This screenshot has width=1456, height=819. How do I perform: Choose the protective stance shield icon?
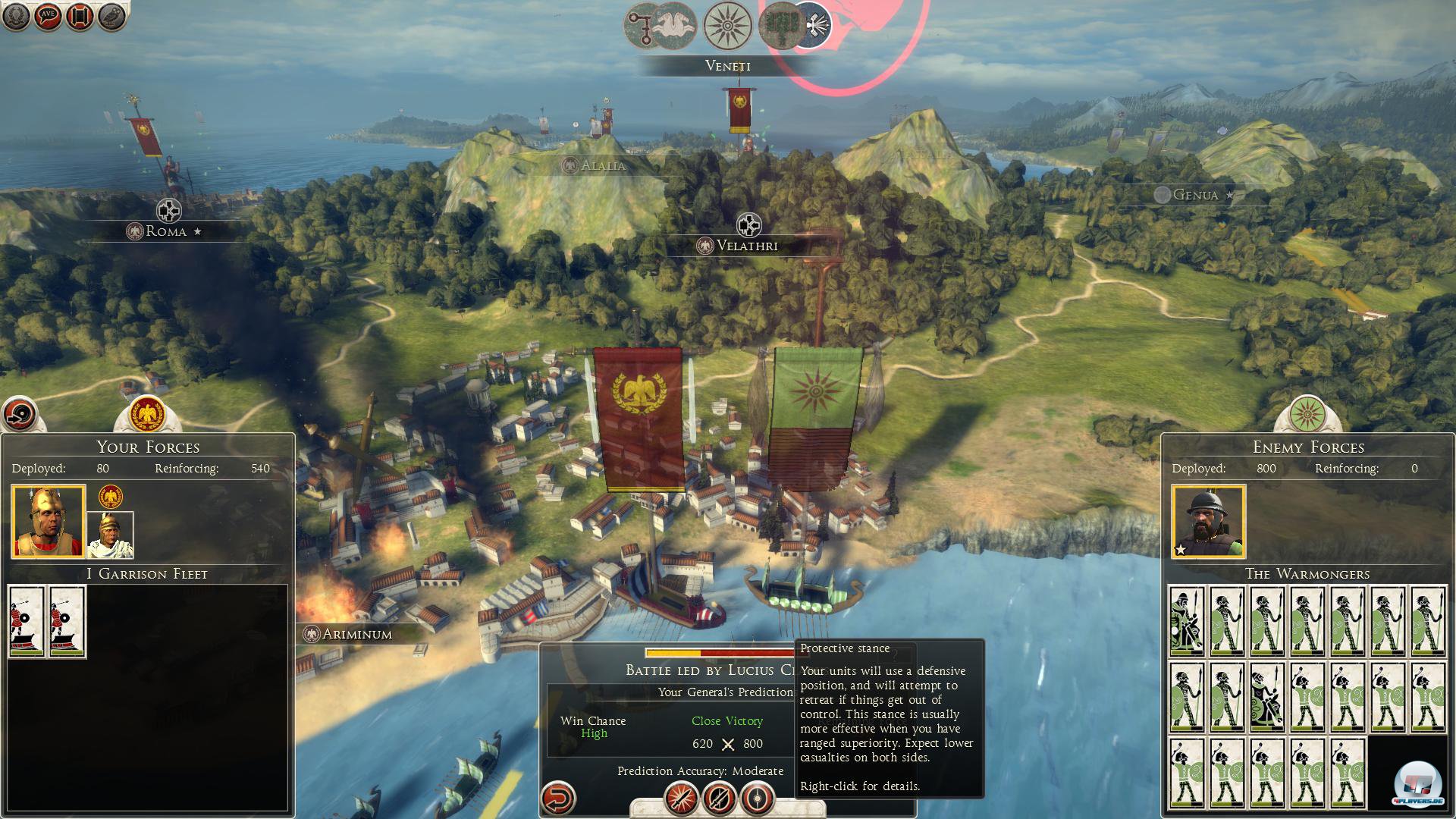coord(758,798)
